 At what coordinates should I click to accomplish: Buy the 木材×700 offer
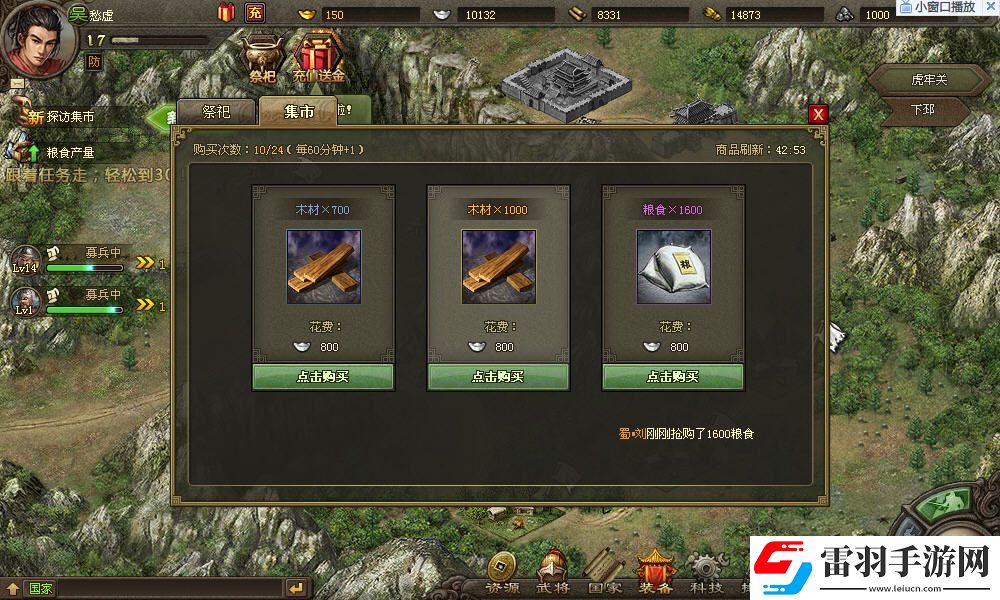[322, 377]
